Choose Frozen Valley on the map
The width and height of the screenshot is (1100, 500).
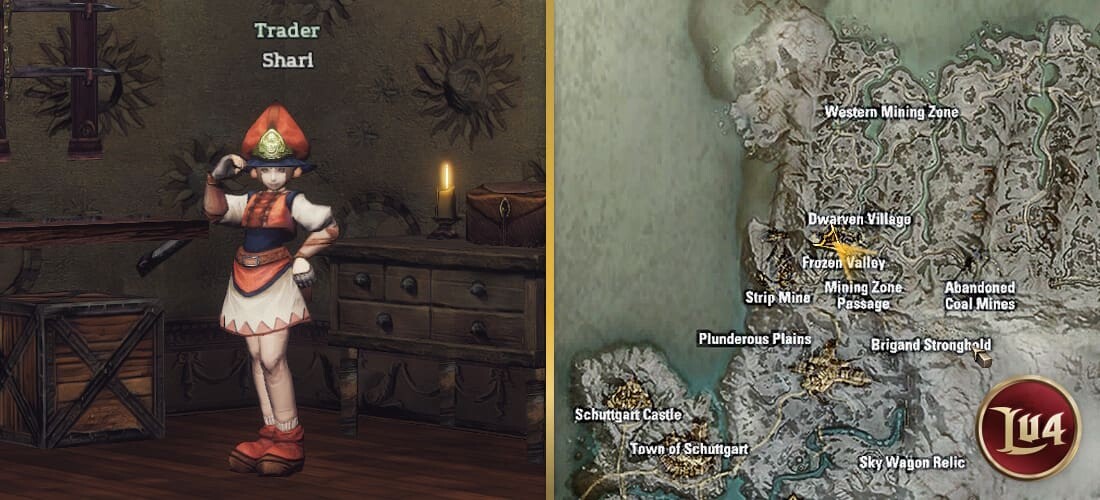pos(843,262)
